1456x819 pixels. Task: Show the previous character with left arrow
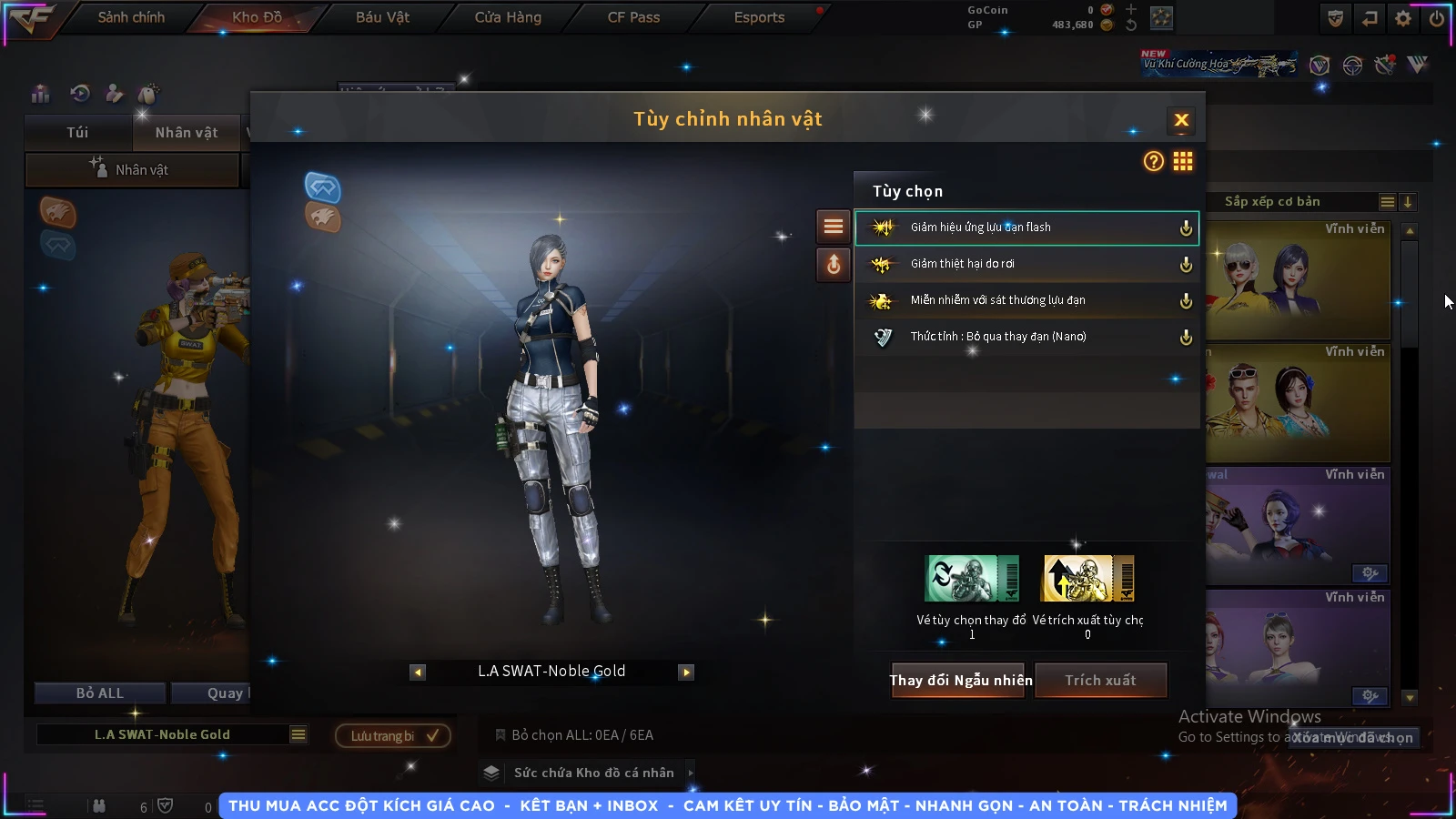point(418,672)
